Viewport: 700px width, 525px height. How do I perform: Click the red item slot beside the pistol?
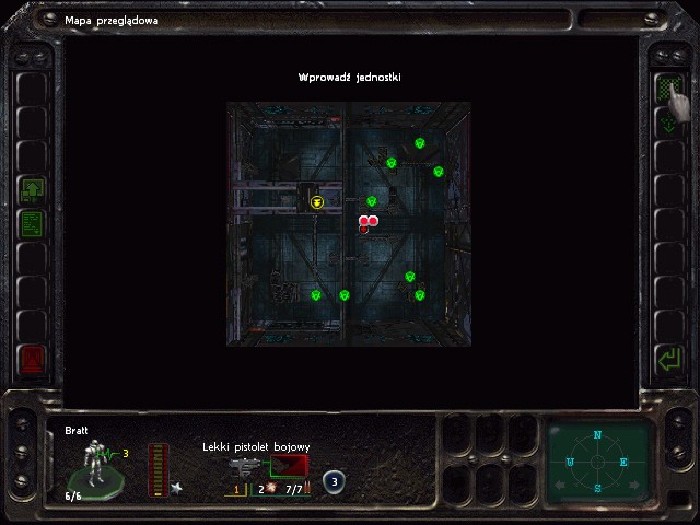point(290,467)
